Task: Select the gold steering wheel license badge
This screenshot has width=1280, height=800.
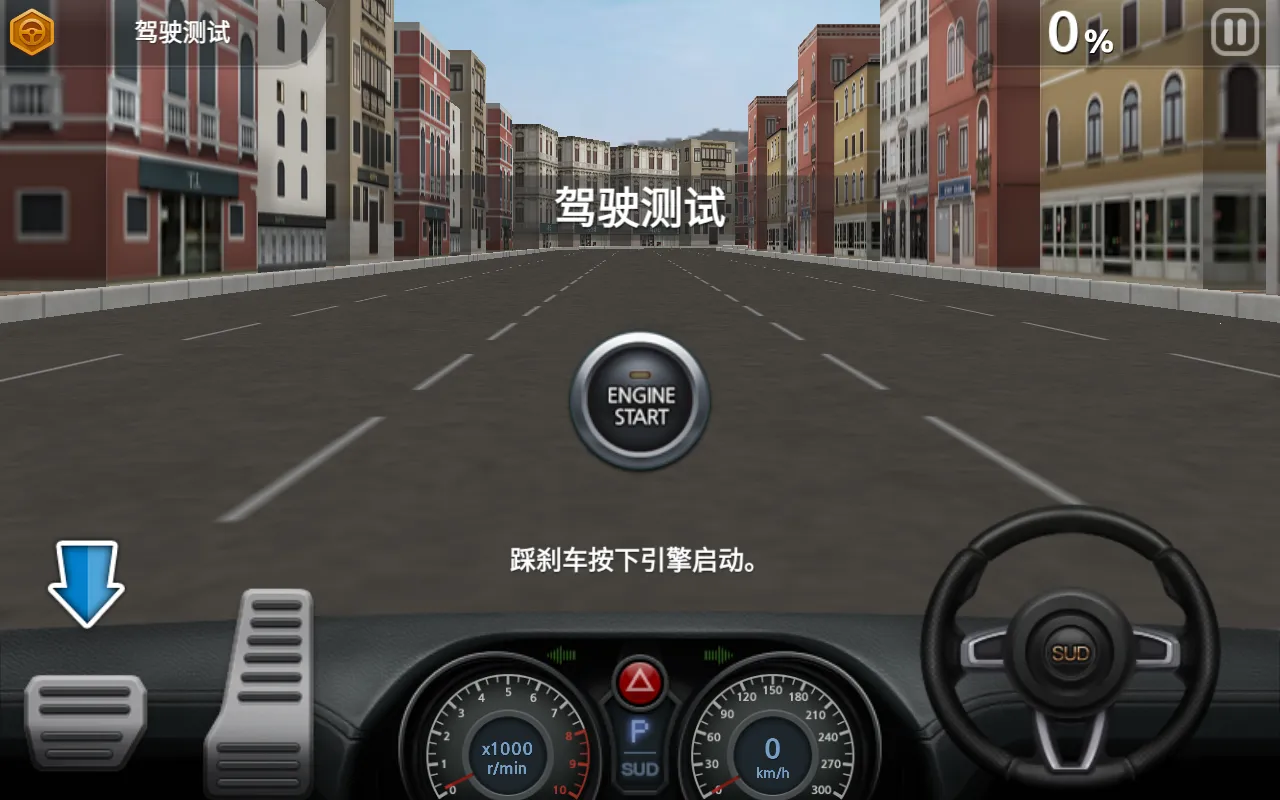Action: (x=30, y=30)
